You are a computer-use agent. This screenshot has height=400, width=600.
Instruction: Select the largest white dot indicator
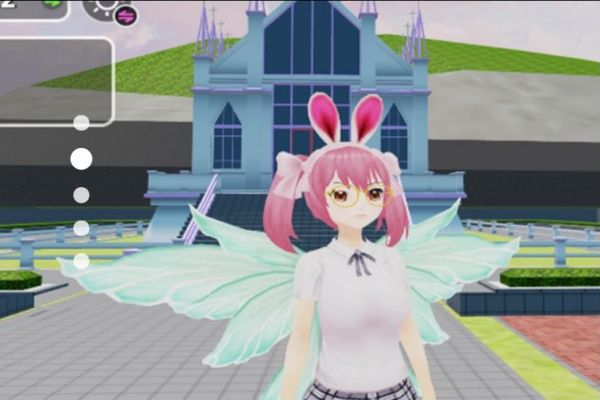(81, 158)
